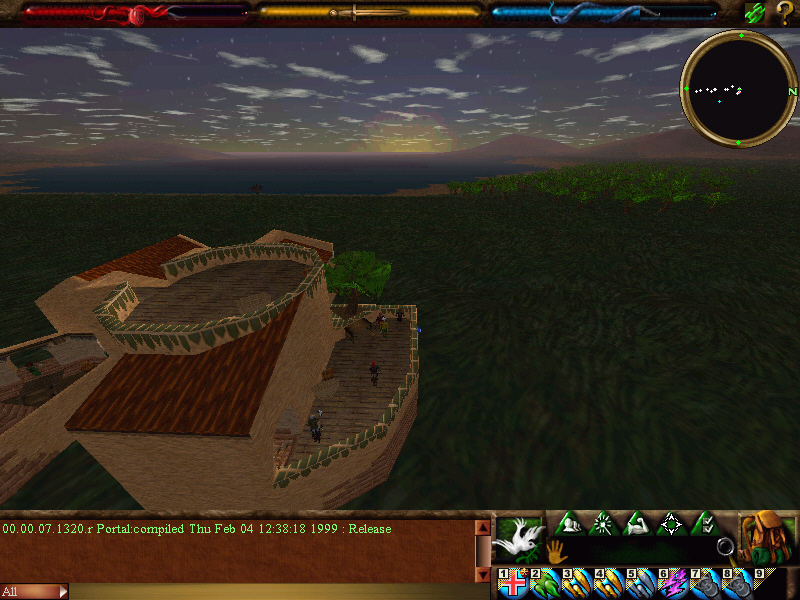The image size is (800, 600).
Task: Open the character silhouette panel
Action: click(569, 523)
